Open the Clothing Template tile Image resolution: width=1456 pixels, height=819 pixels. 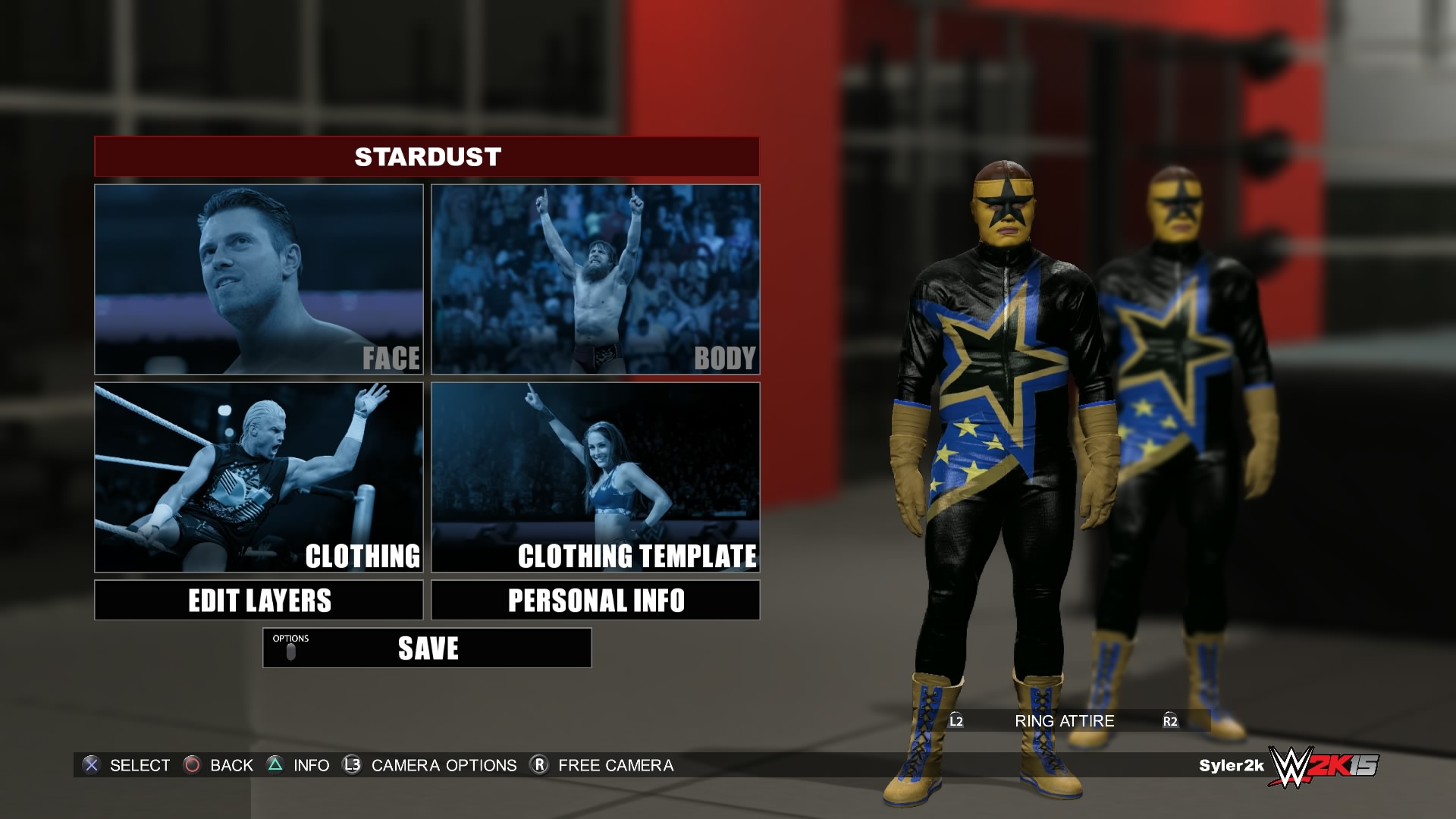595,477
